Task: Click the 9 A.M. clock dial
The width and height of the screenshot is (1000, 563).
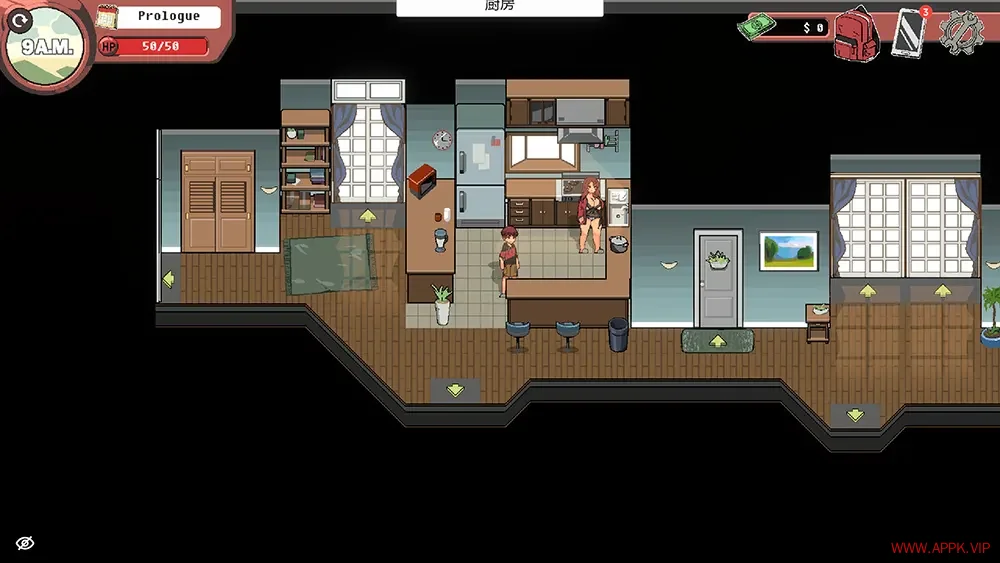Action: click(45, 47)
